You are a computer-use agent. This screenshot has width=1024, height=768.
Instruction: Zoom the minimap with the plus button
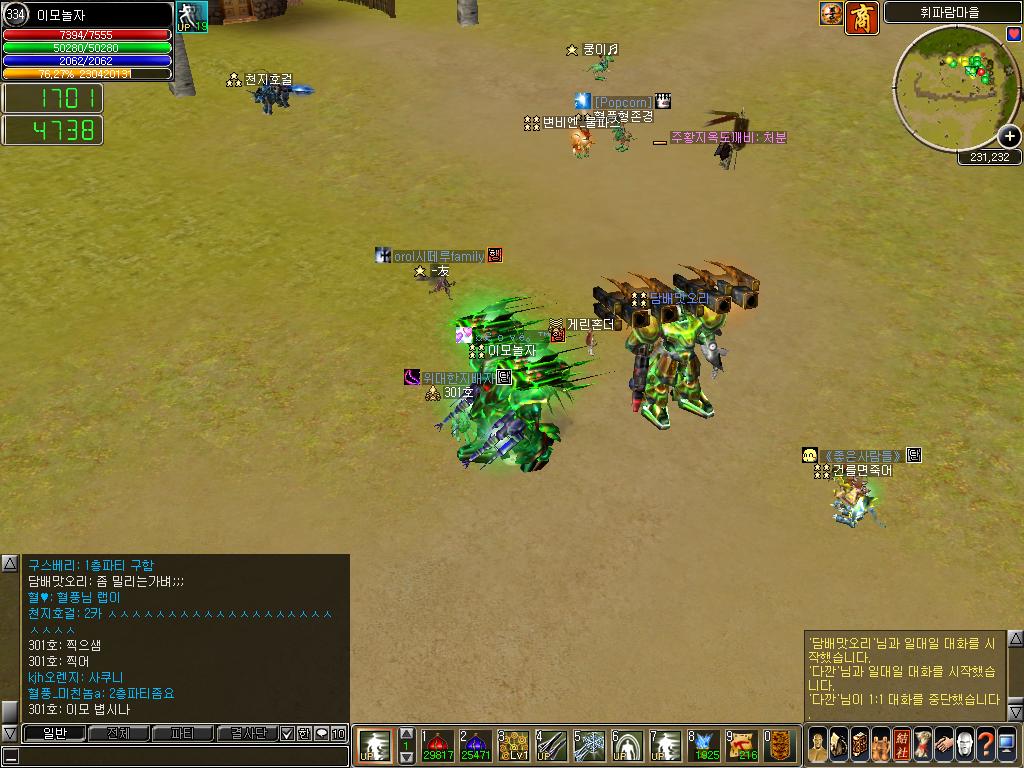1009,136
